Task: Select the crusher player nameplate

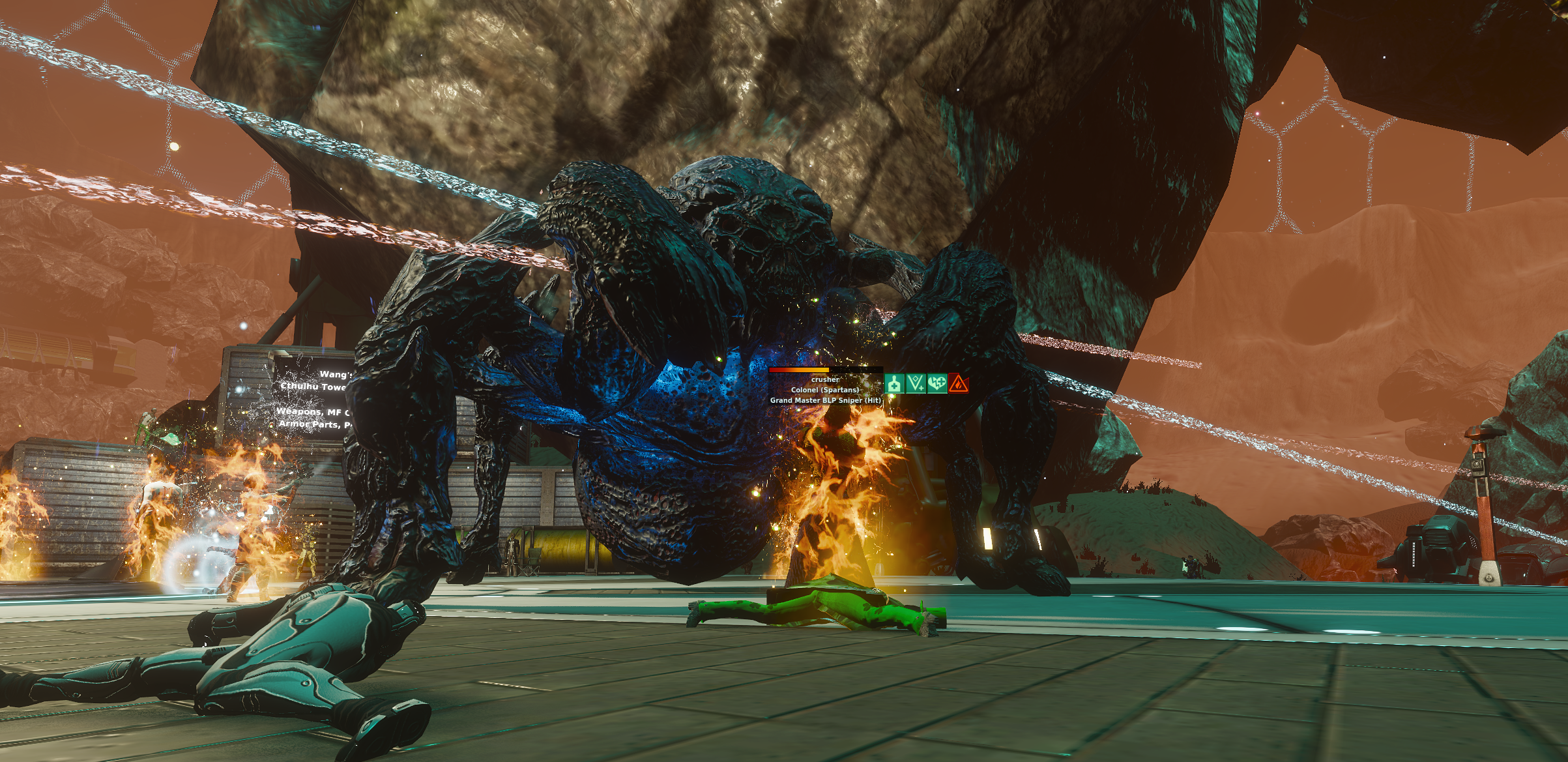Action: [825, 379]
